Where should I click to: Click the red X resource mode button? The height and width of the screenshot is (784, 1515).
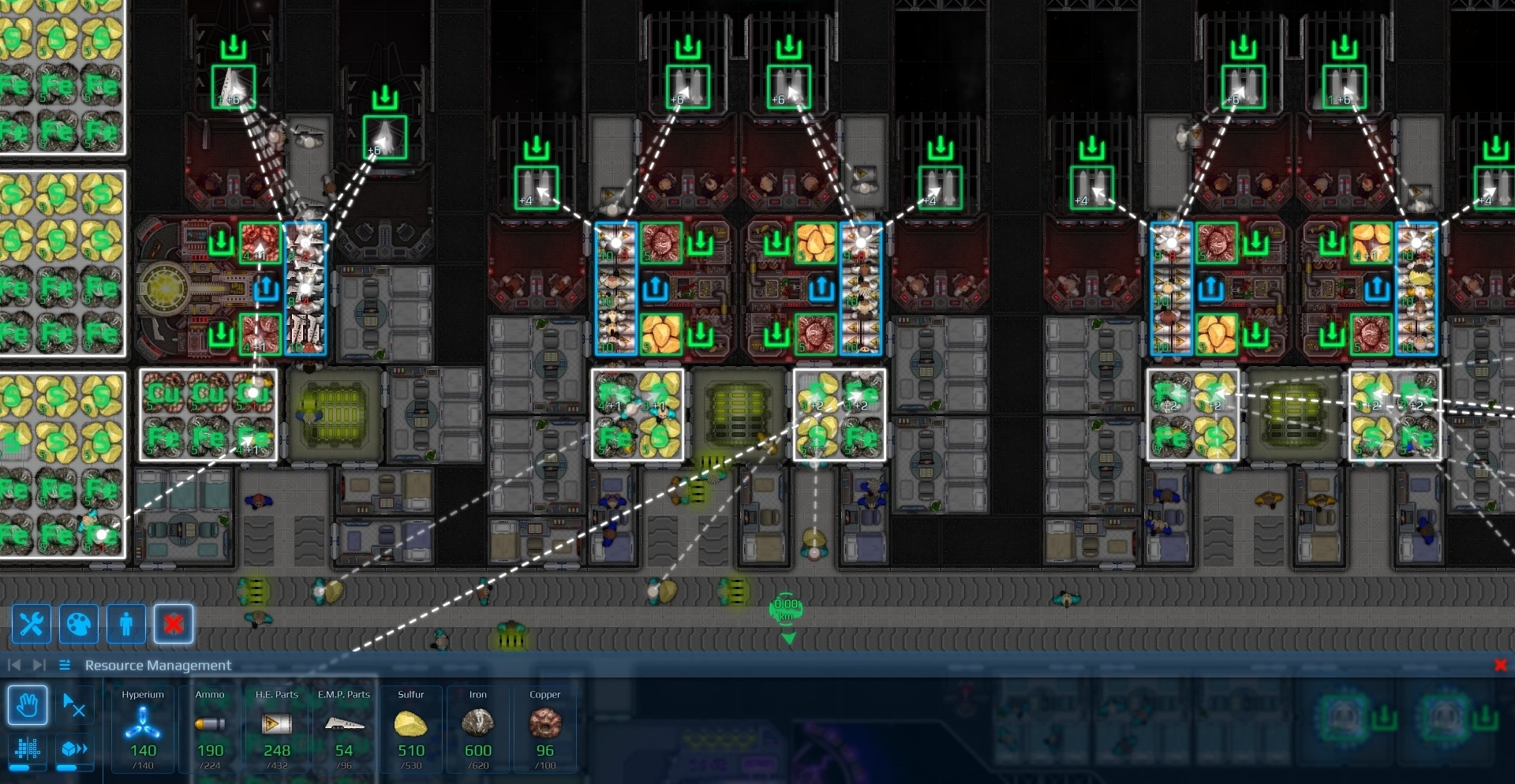(x=174, y=625)
